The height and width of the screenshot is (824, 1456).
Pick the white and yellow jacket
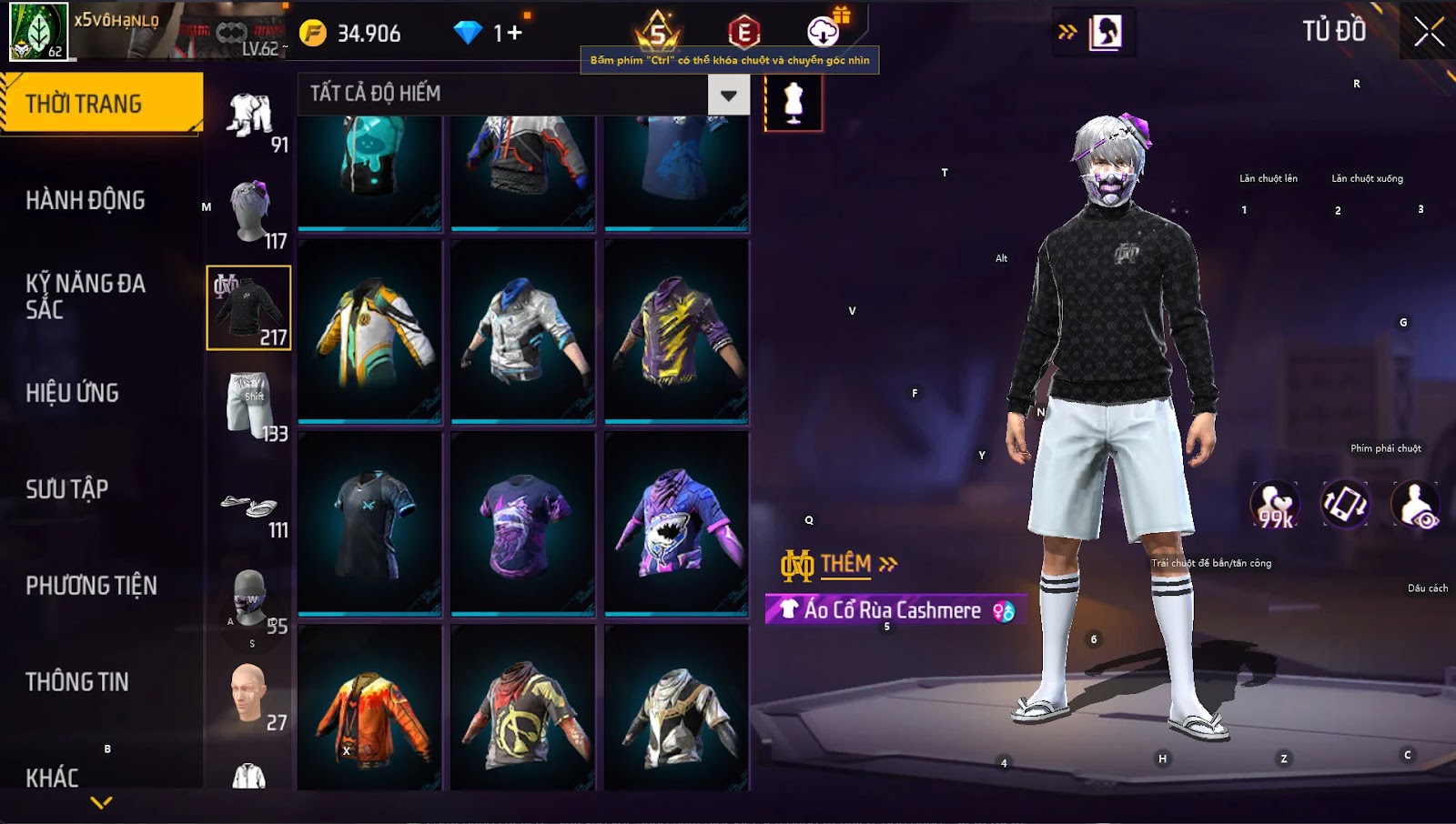pos(369,331)
